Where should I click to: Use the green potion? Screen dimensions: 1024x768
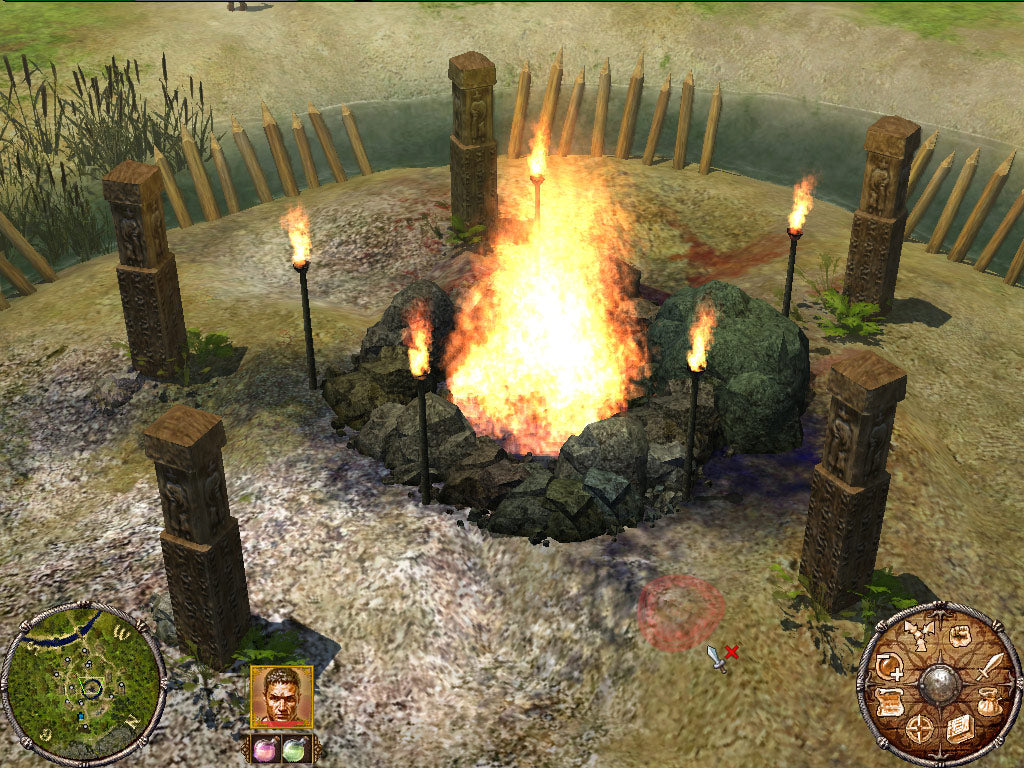click(293, 749)
